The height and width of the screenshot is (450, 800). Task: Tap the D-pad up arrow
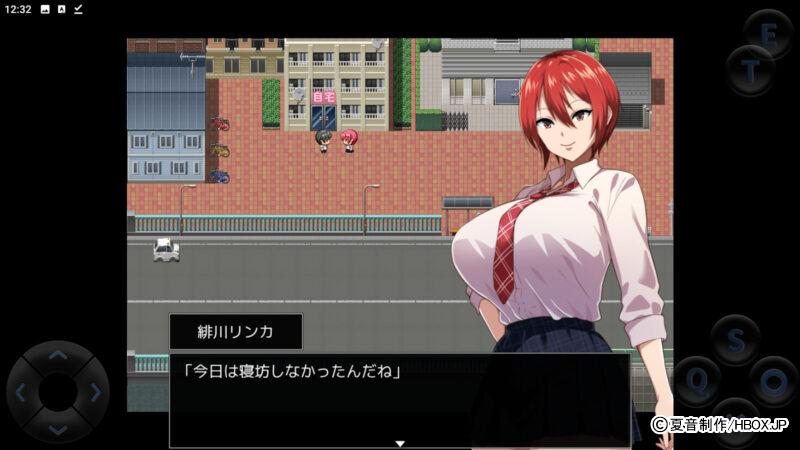click(58, 356)
